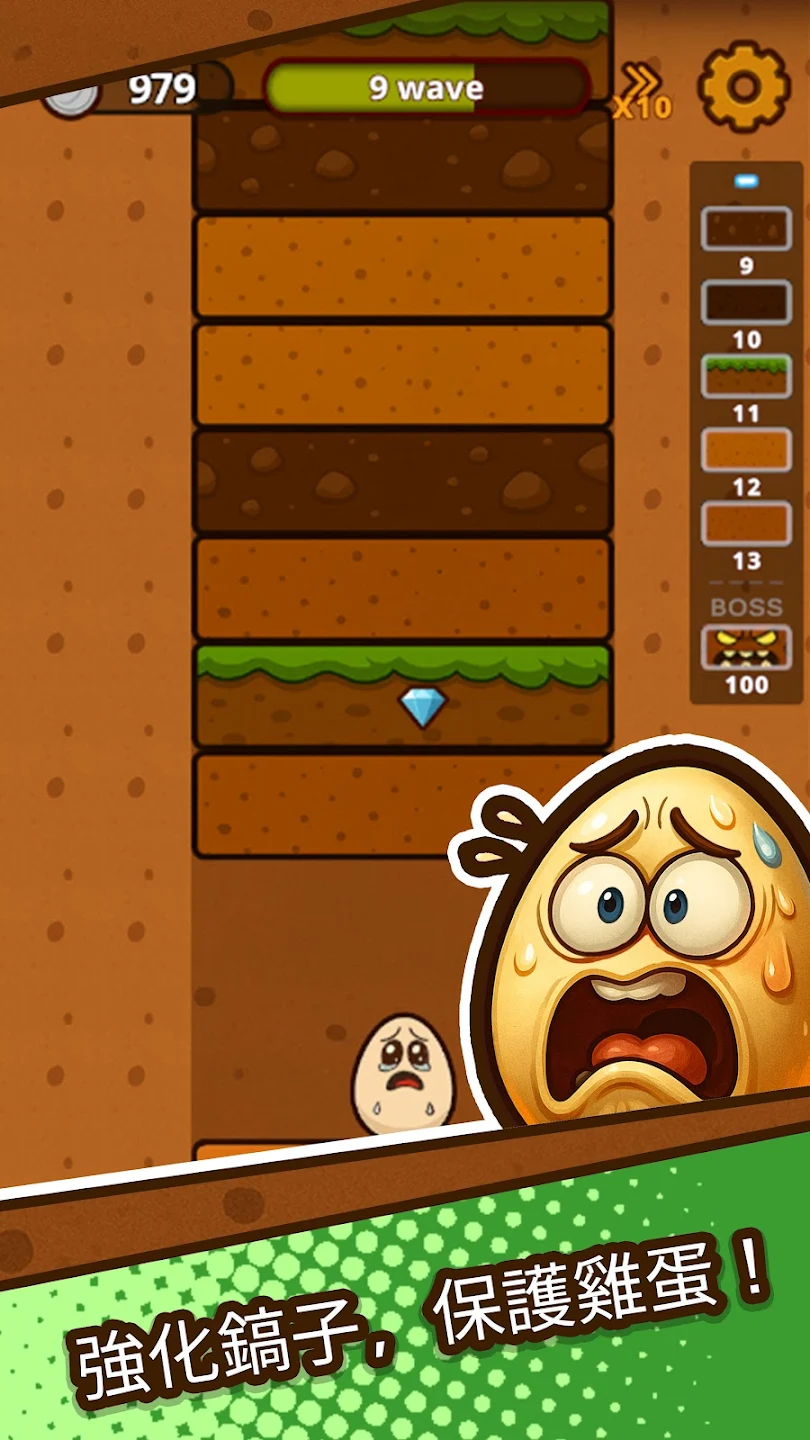Open the settings gear menu
This screenshot has width=810, height=1440.
744,87
